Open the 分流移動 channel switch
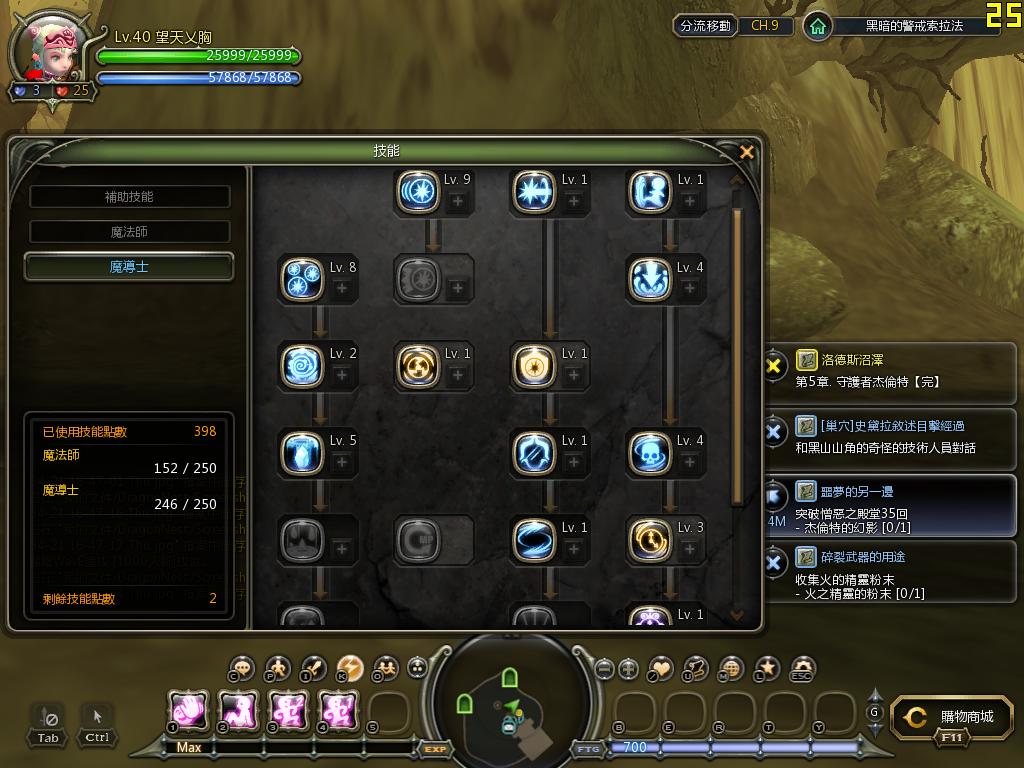This screenshot has height=768, width=1024. pos(705,26)
